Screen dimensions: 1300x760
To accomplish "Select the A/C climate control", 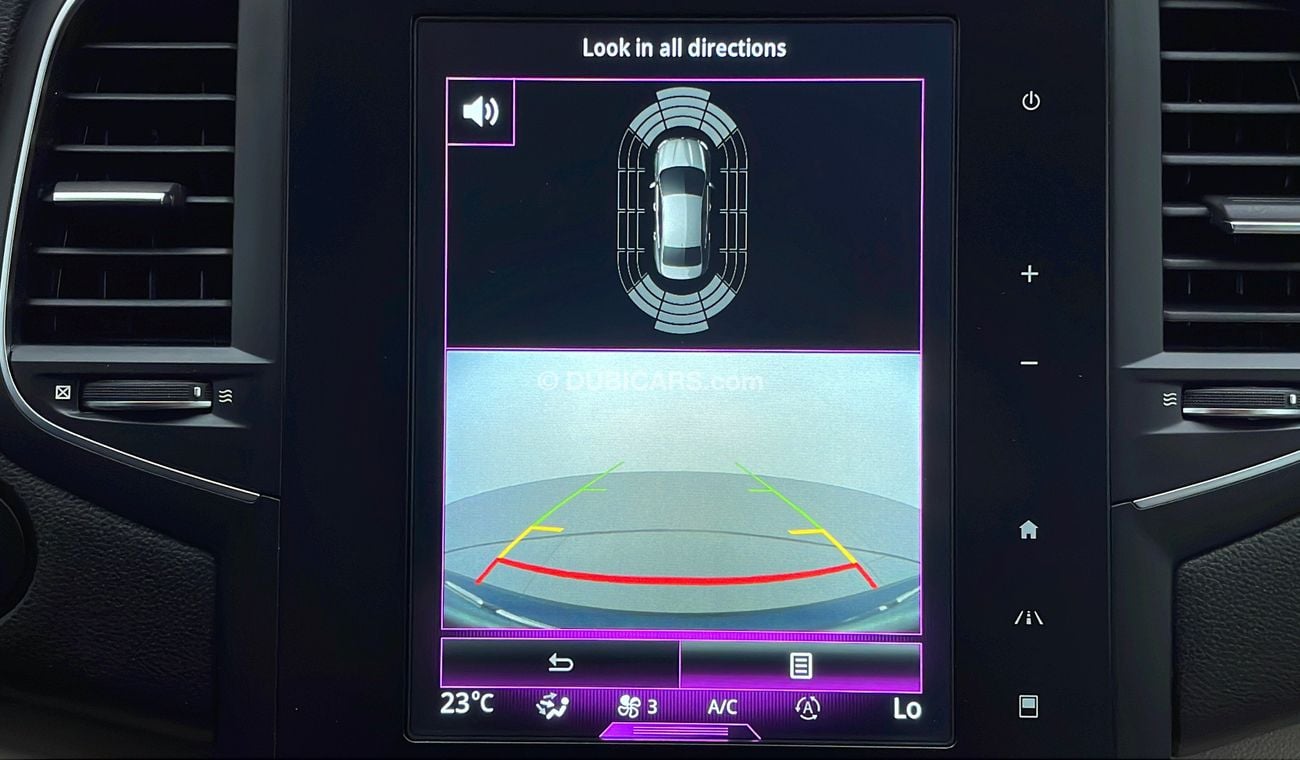I will coord(722,707).
